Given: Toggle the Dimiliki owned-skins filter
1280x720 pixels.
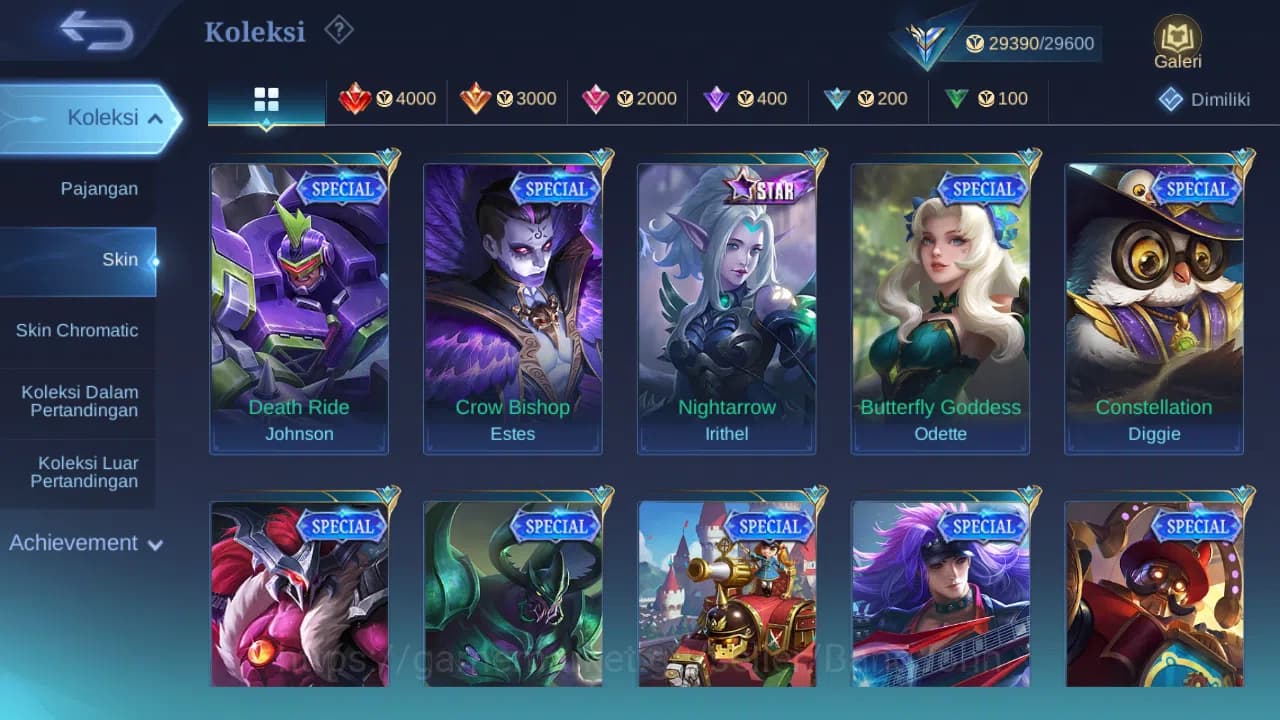Looking at the screenshot, I should (x=1205, y=99).
